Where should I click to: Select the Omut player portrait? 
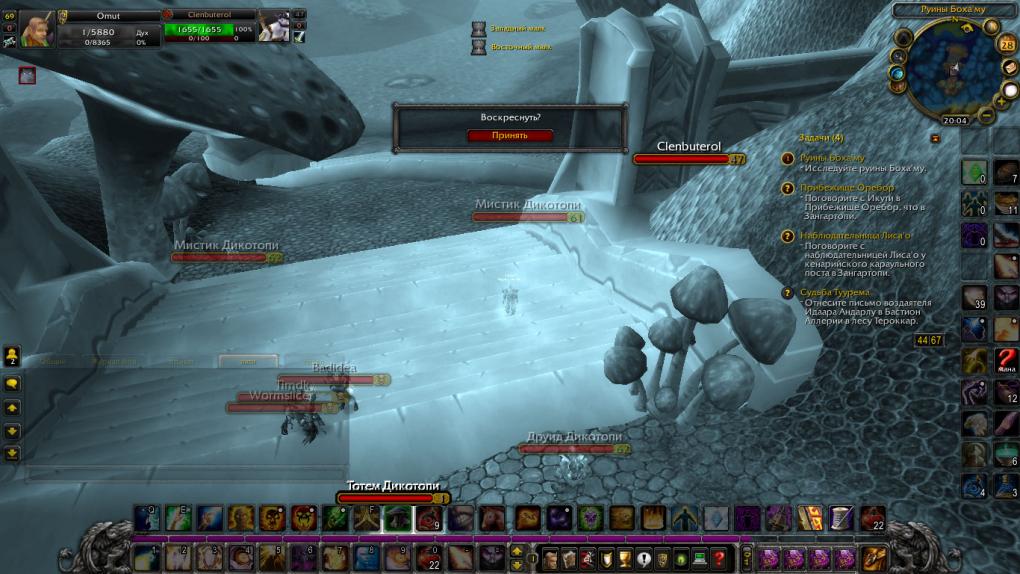38,28
